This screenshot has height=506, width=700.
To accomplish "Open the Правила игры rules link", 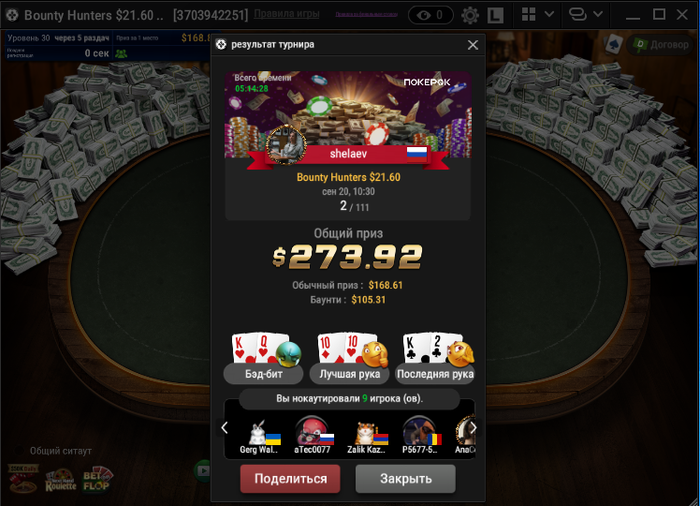I will [x=287, y=15].
